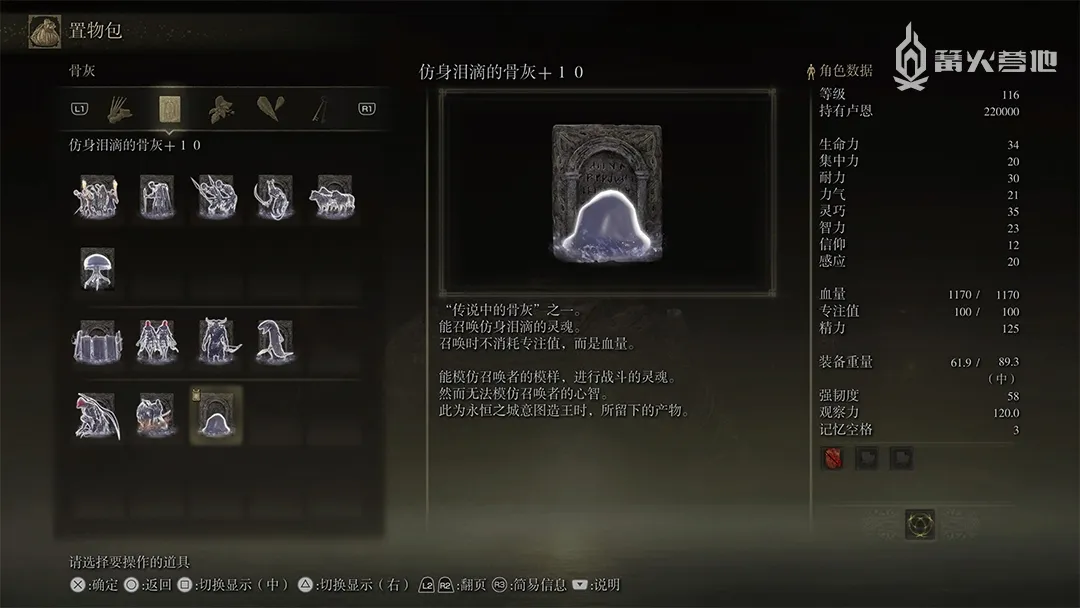Select the horned warrior ashes

point(215,341)
